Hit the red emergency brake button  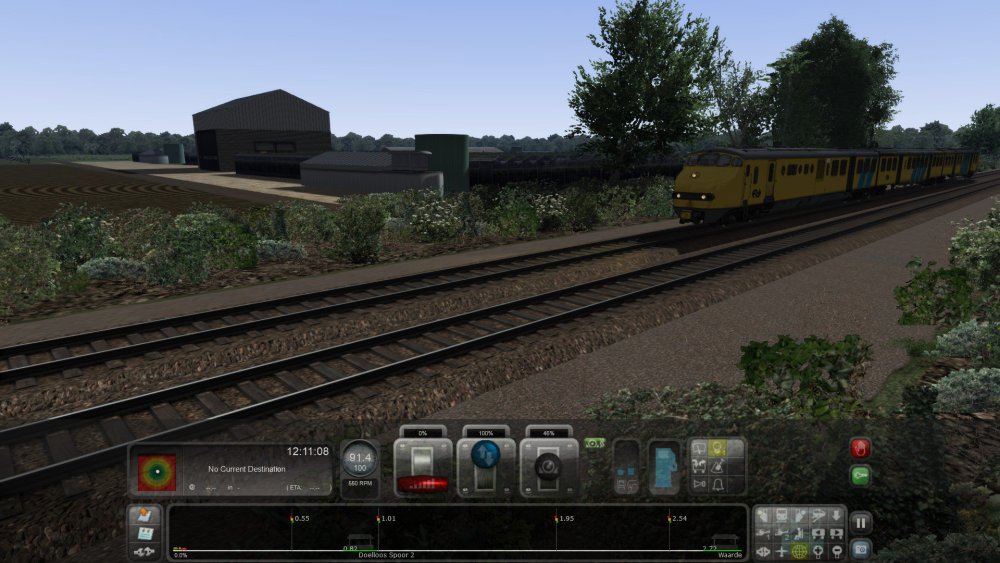[860, 448]
